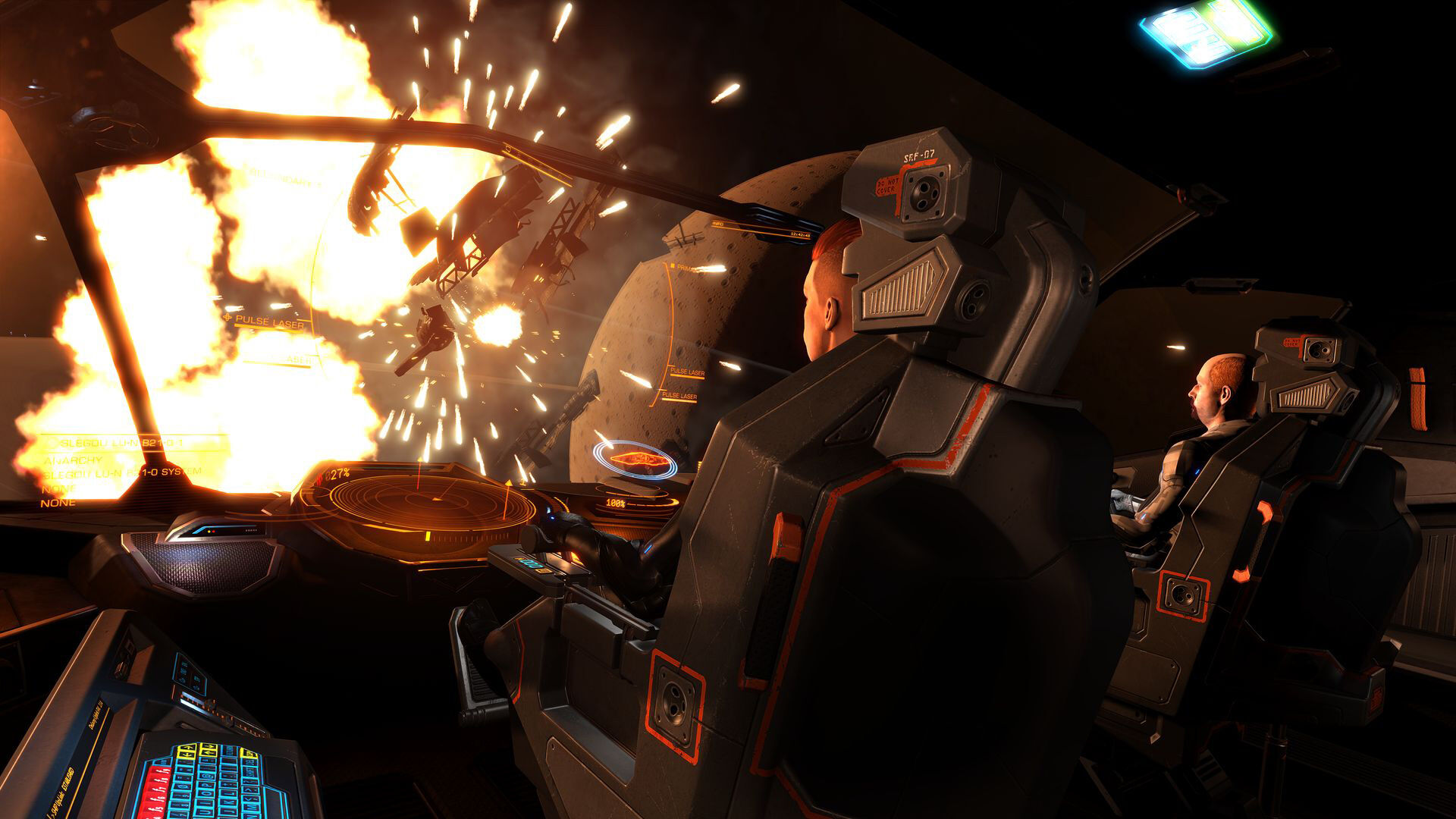Viewport: 1456px width, 819px height.
Task: Open the Info panel header
Action: [720, 224]
